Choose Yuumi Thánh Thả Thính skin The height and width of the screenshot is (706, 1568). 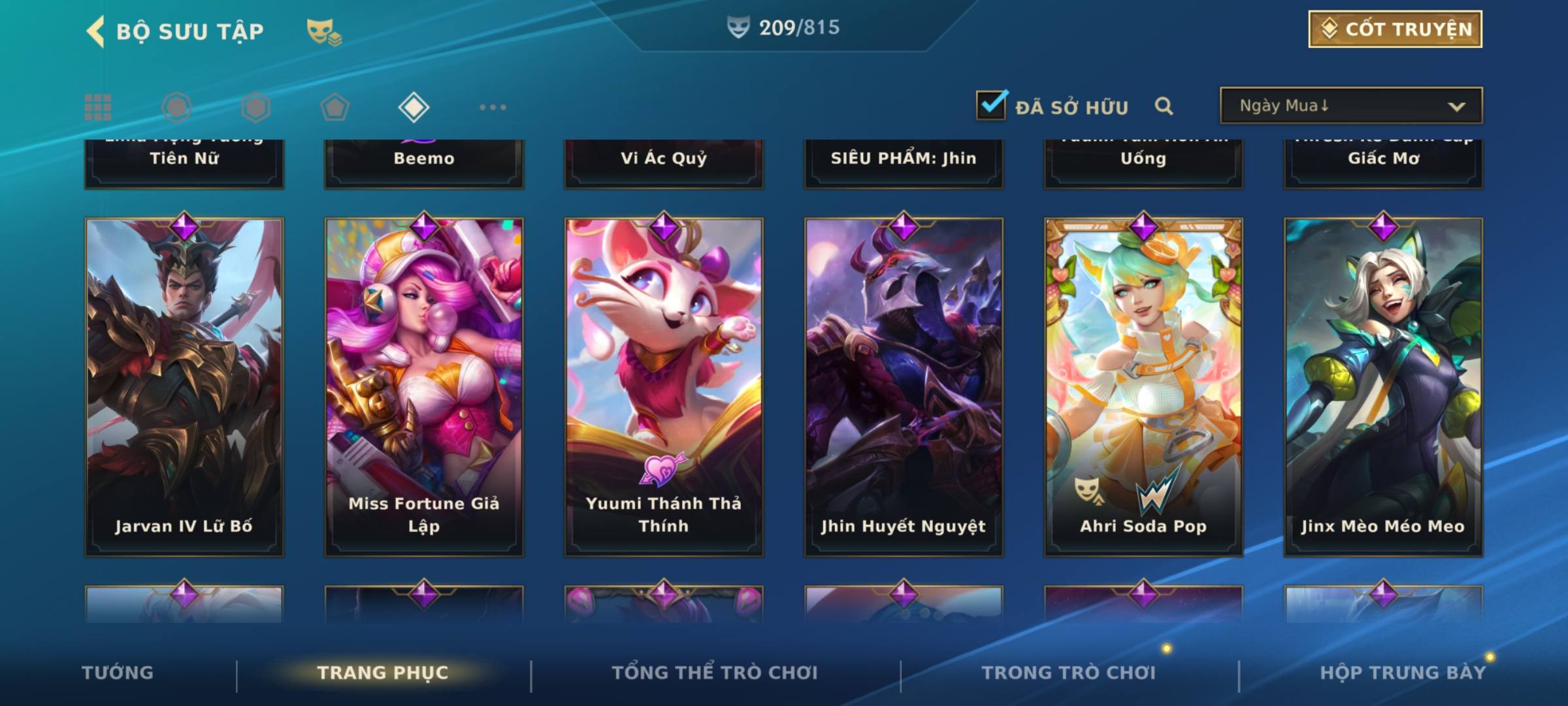pos(664,387)
